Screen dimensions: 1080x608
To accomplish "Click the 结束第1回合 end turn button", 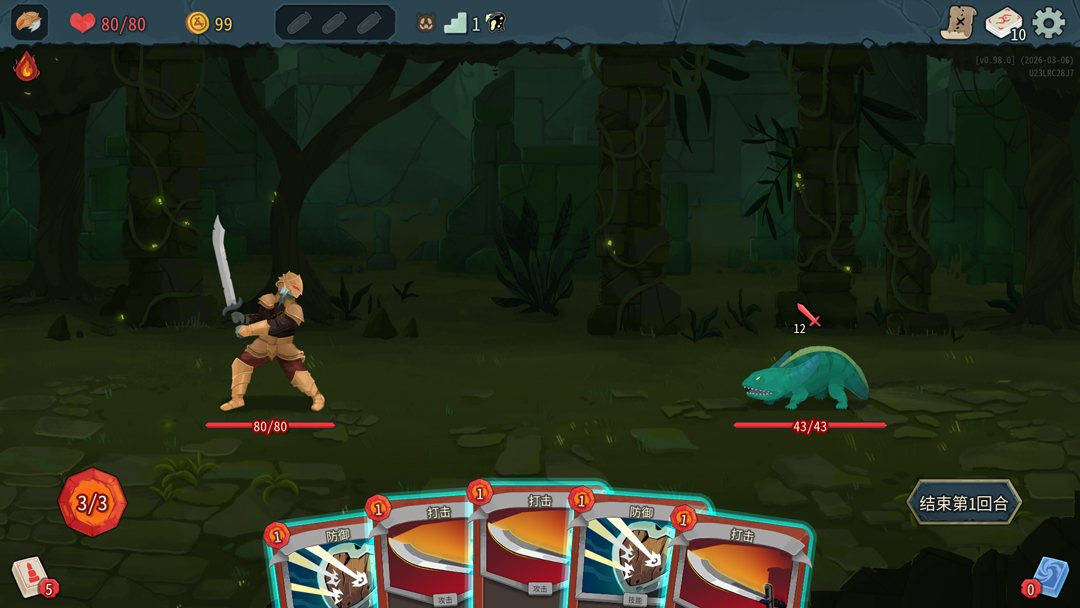I will 964,503.
